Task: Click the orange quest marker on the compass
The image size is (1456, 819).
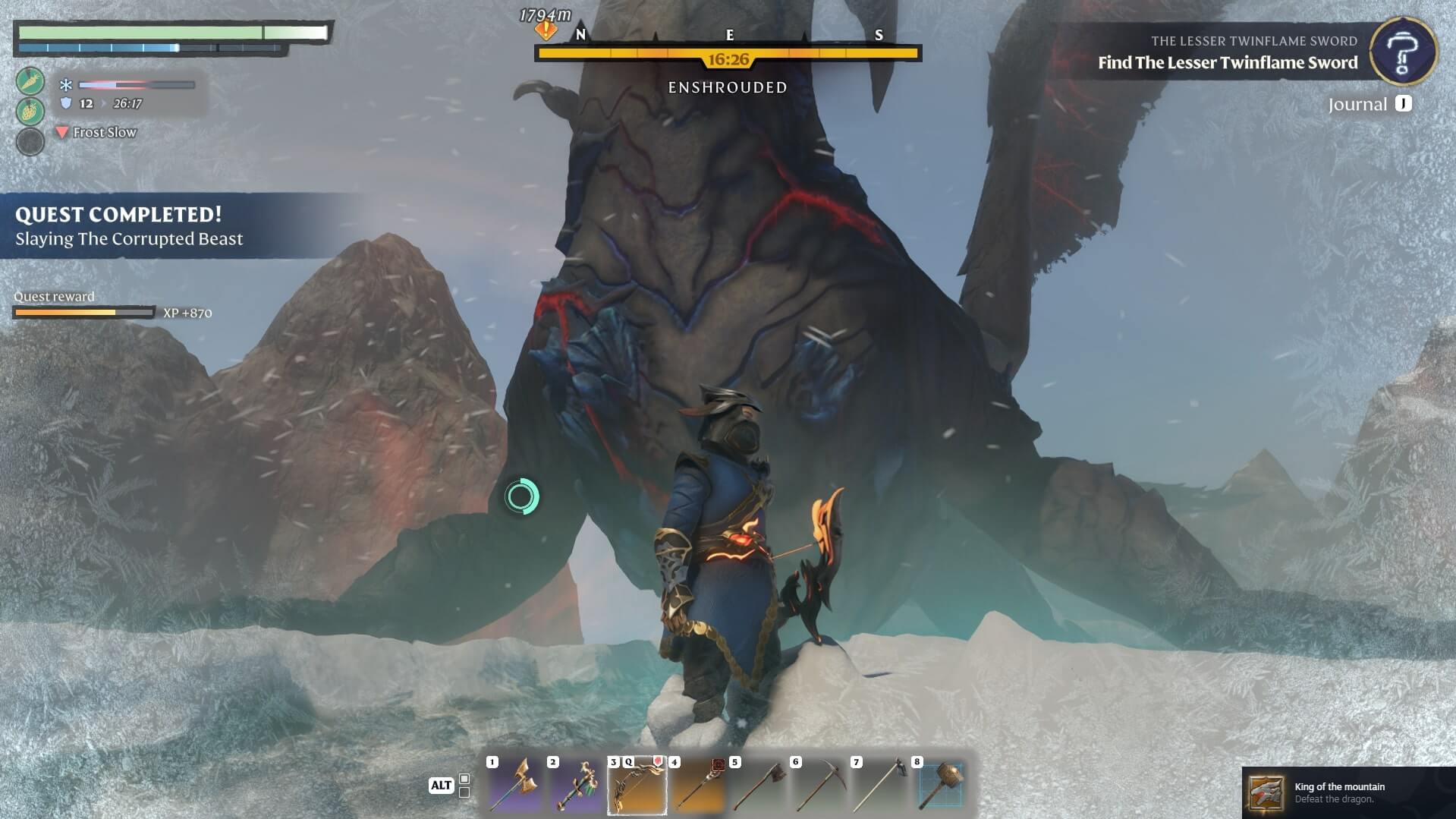Action: tap(546, 30)
